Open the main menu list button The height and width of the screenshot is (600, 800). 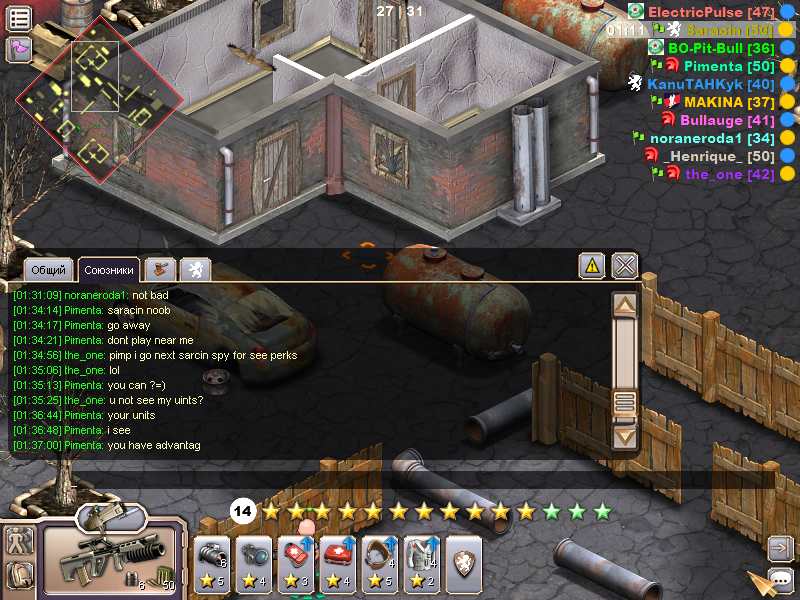coord(19,17)
